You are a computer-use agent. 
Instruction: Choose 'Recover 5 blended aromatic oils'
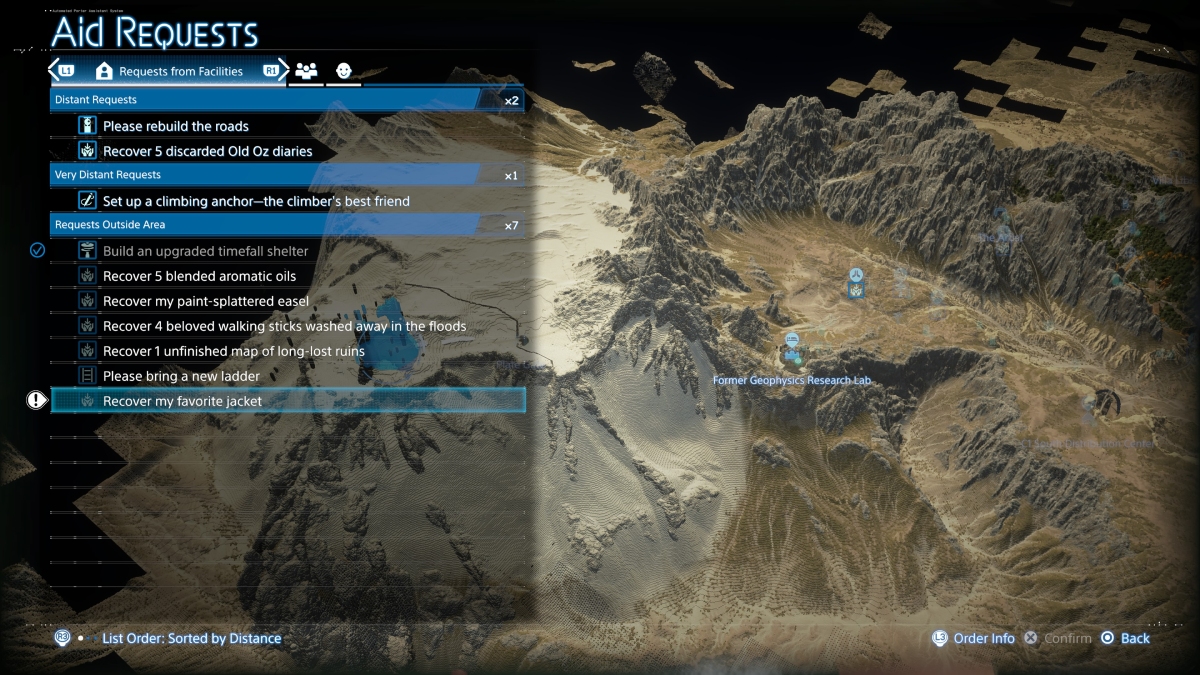point(200,276)
